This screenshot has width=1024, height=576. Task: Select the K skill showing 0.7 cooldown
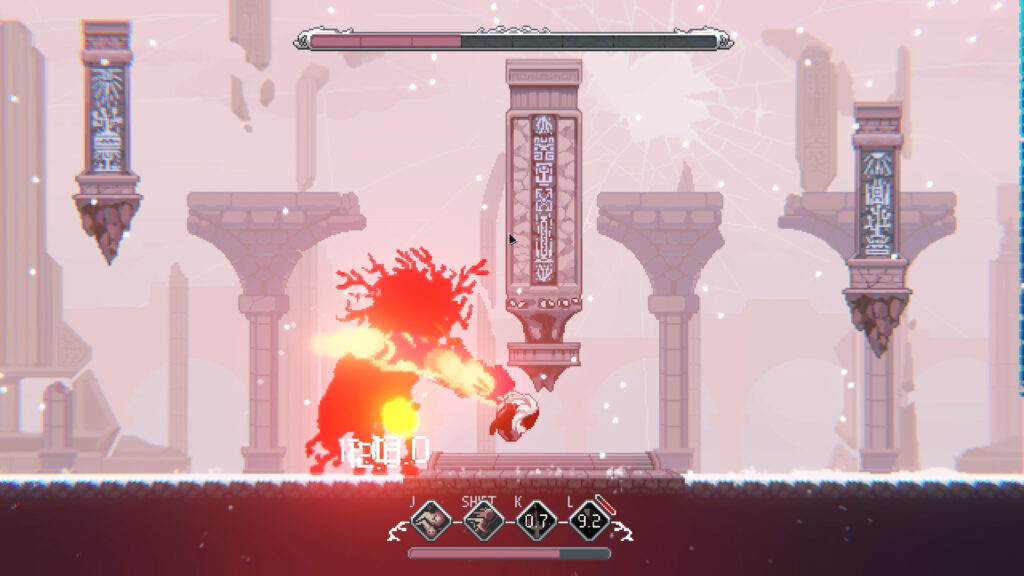click(536, 521)
